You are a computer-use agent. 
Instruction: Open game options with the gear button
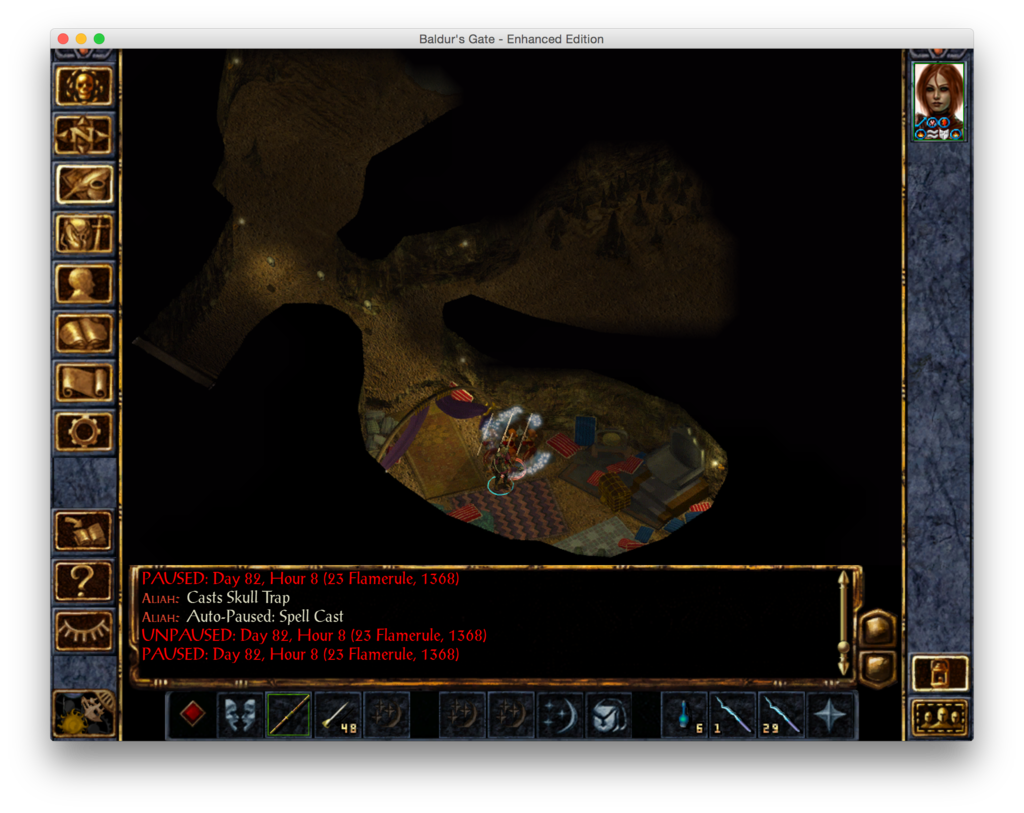[84, 432]
